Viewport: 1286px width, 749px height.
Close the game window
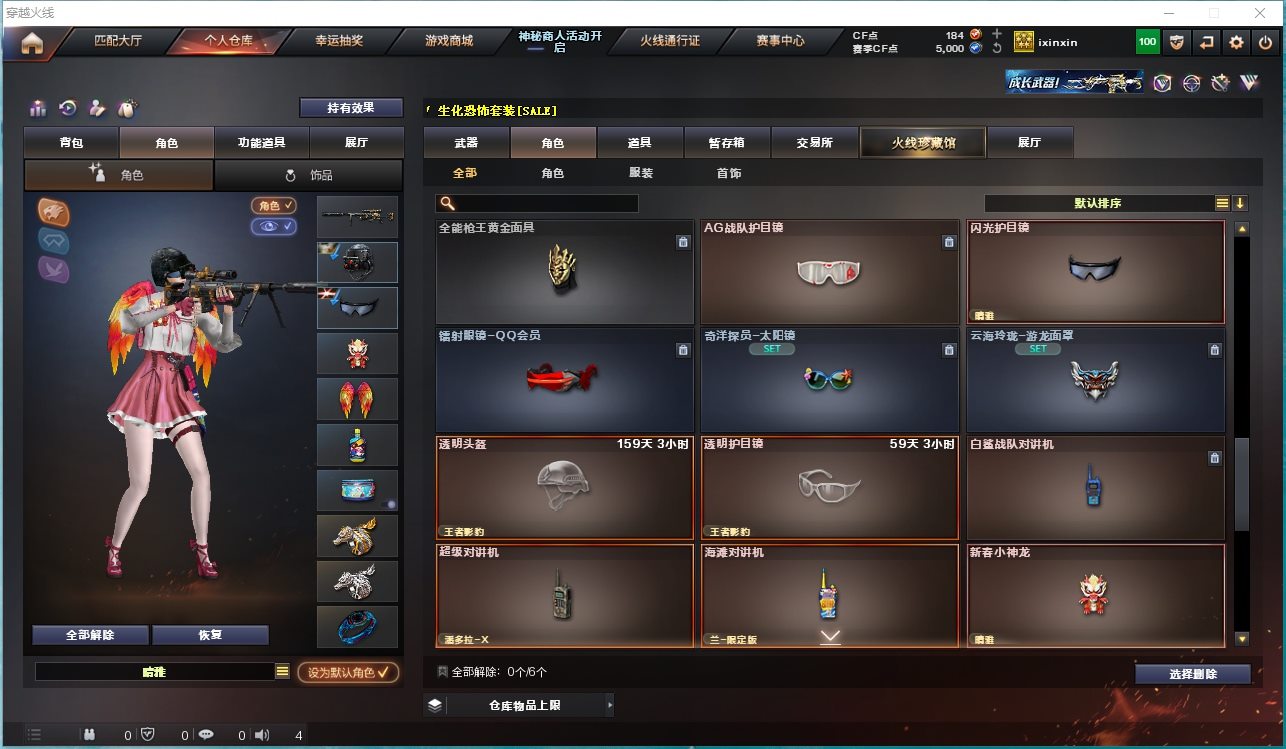pyautogui.click(x=1261, y=13)
